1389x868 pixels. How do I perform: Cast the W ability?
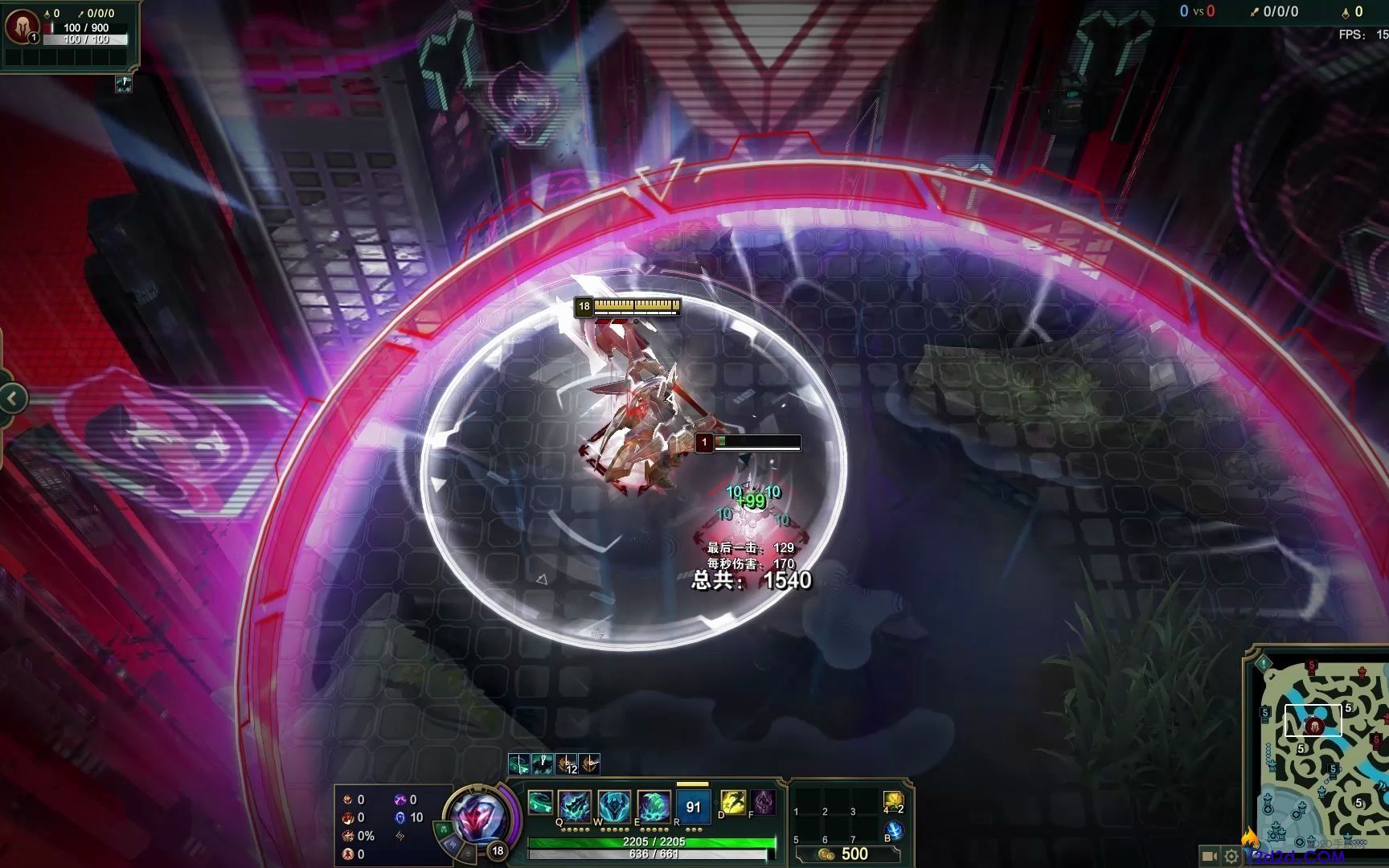coord(614,805)
